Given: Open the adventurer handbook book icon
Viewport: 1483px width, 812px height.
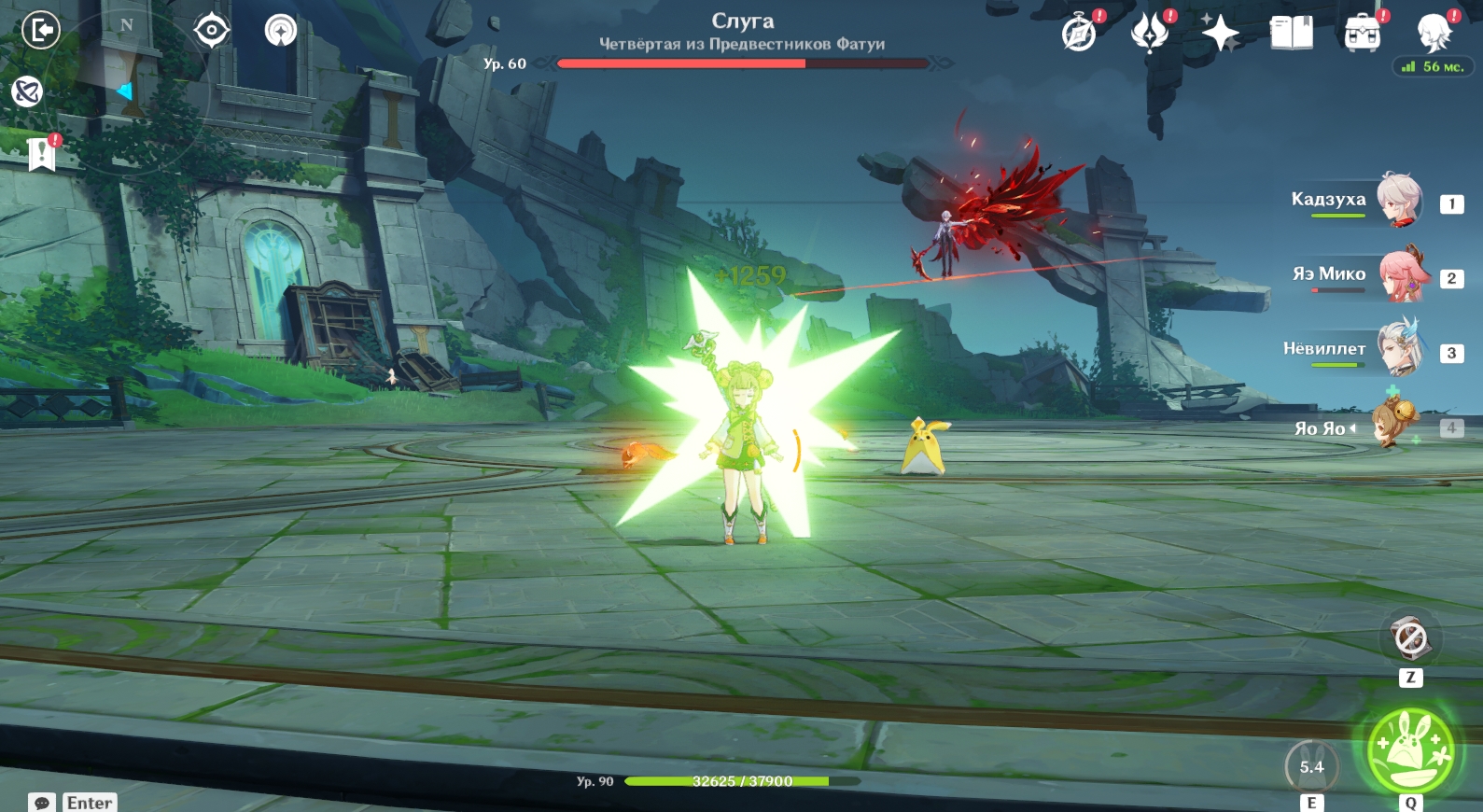Looking at the screenshot, I should (1291, 34).
